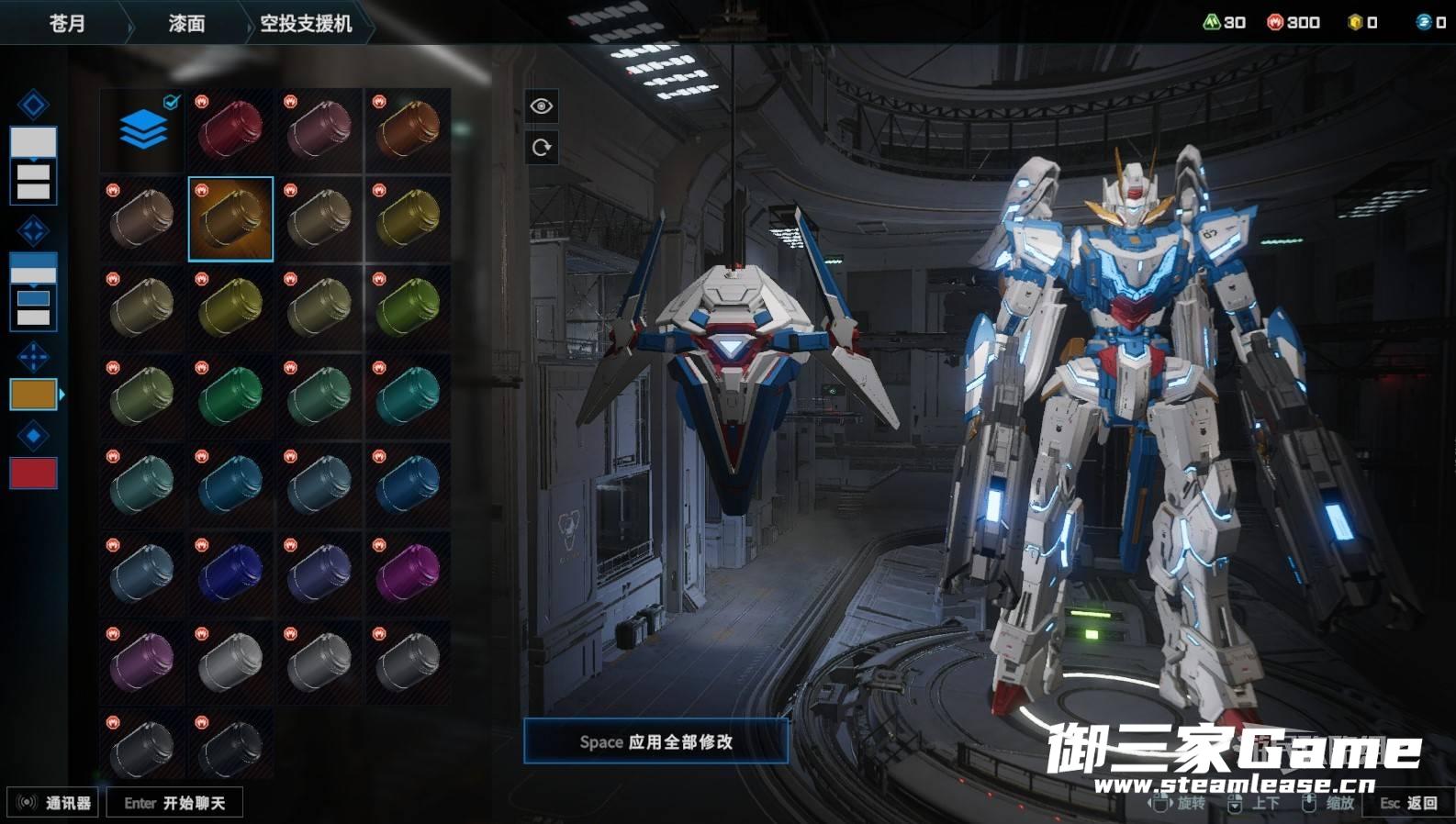Select the teal paint can

click(409, 396)
